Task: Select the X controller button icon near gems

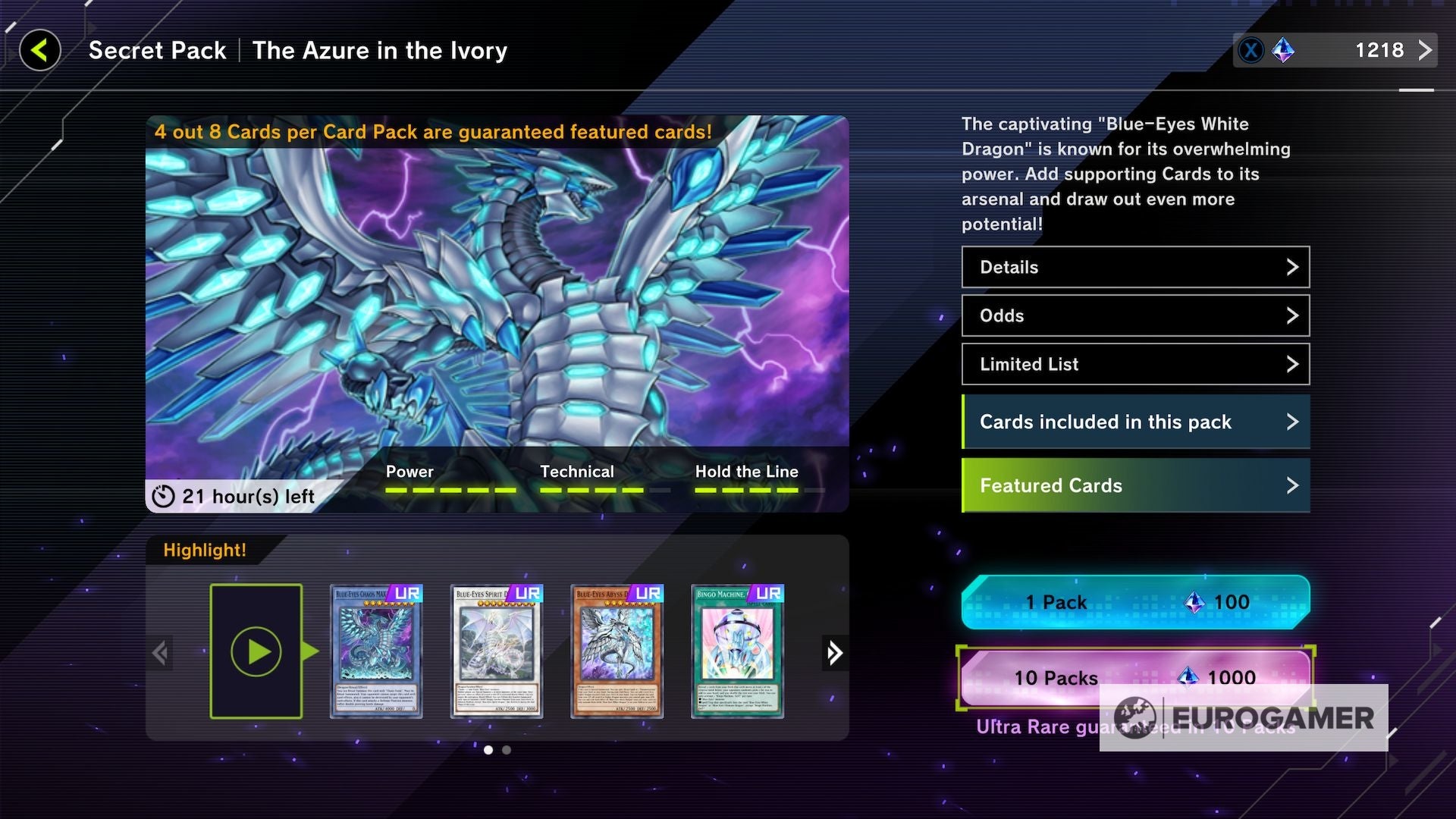Action: click(x=1252, y=50)
